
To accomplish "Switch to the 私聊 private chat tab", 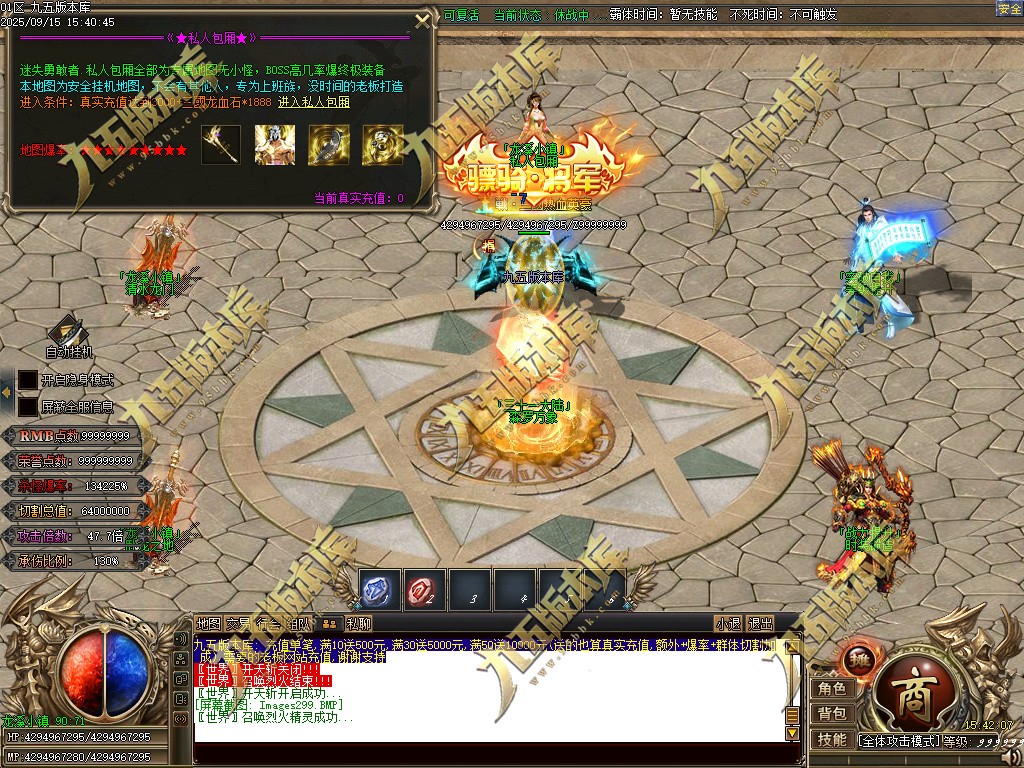I will point(359,624).
